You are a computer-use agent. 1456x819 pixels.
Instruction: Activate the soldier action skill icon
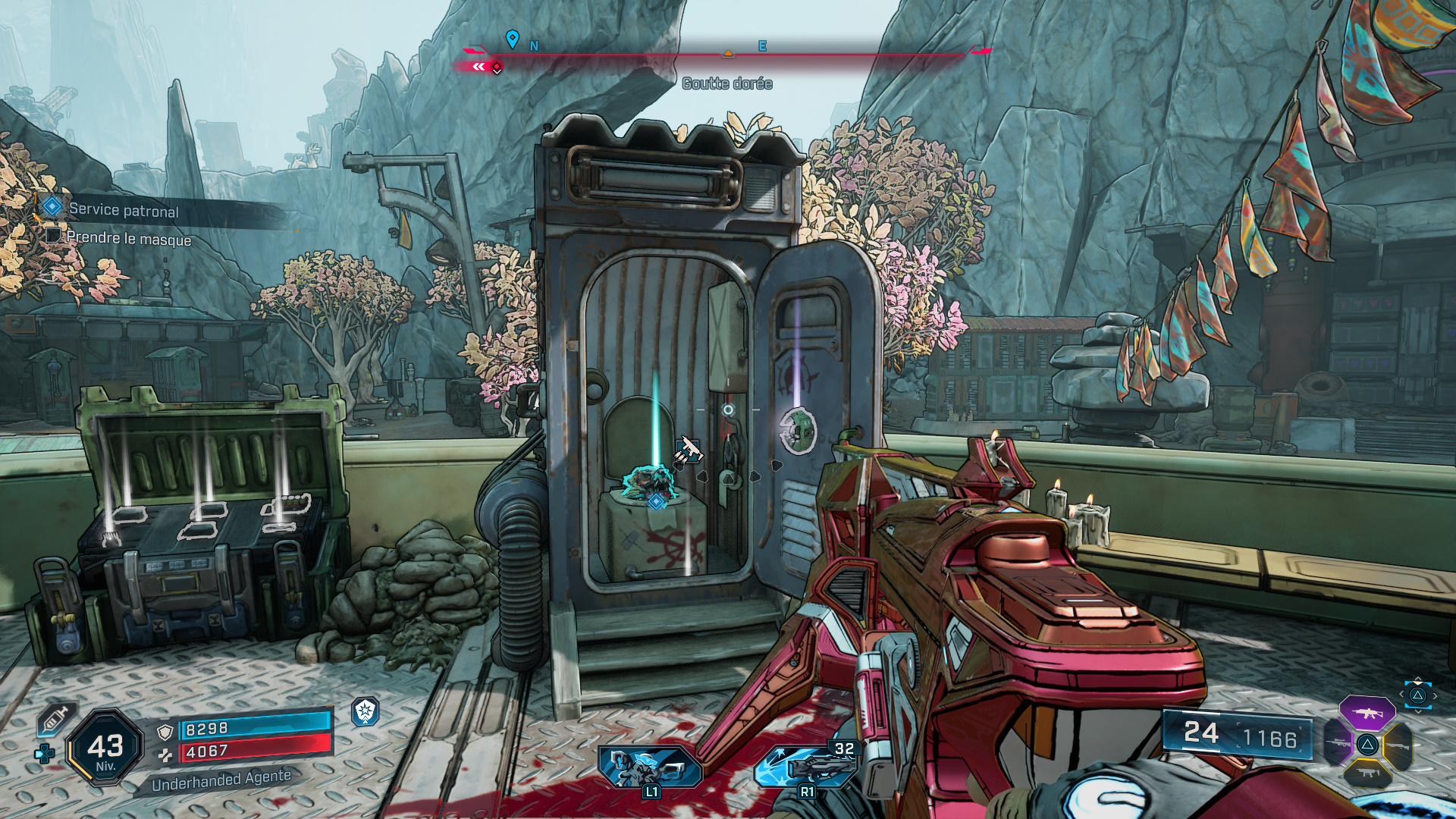650,766
